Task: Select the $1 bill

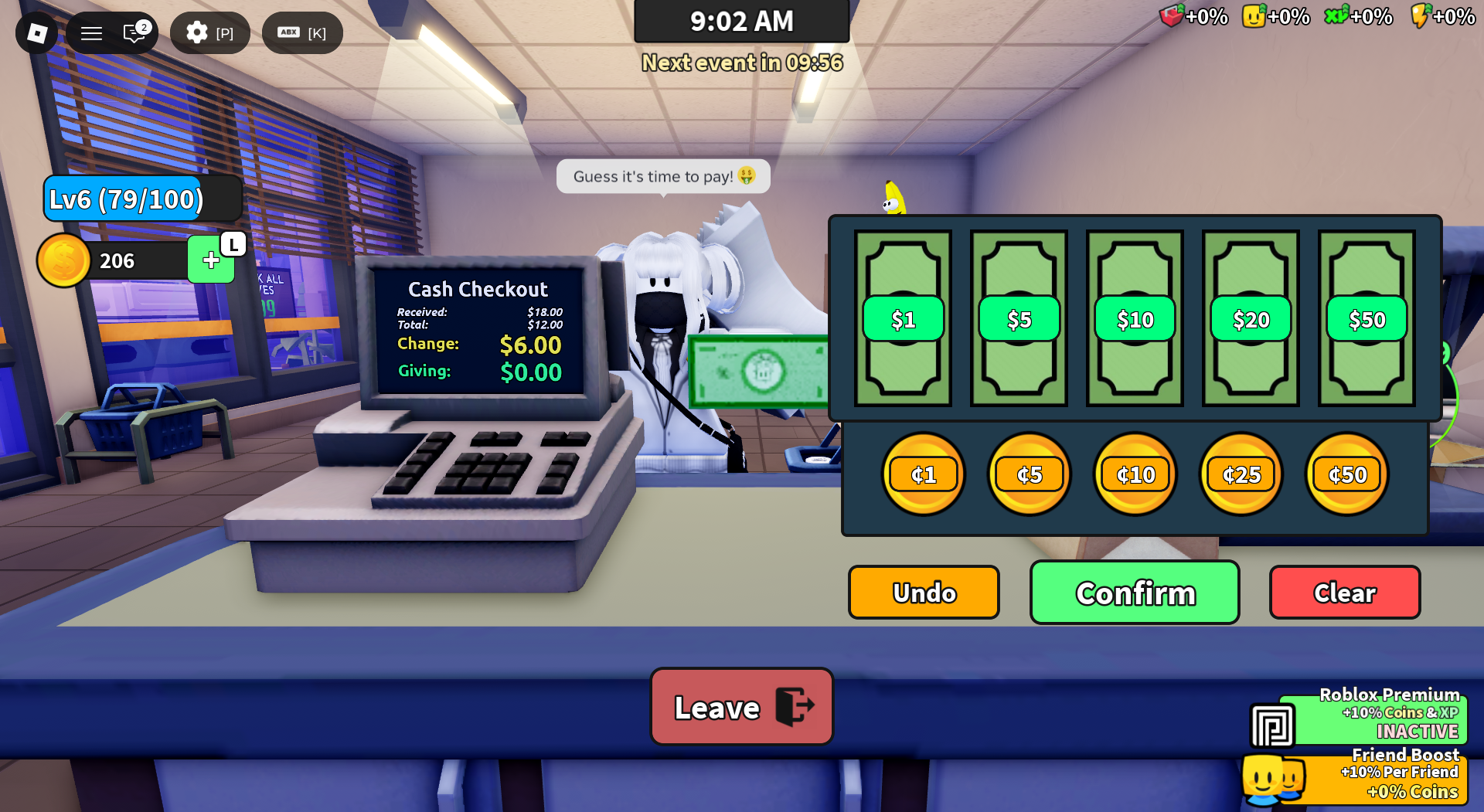Action: pyautogui.click(x=903, y=318)
